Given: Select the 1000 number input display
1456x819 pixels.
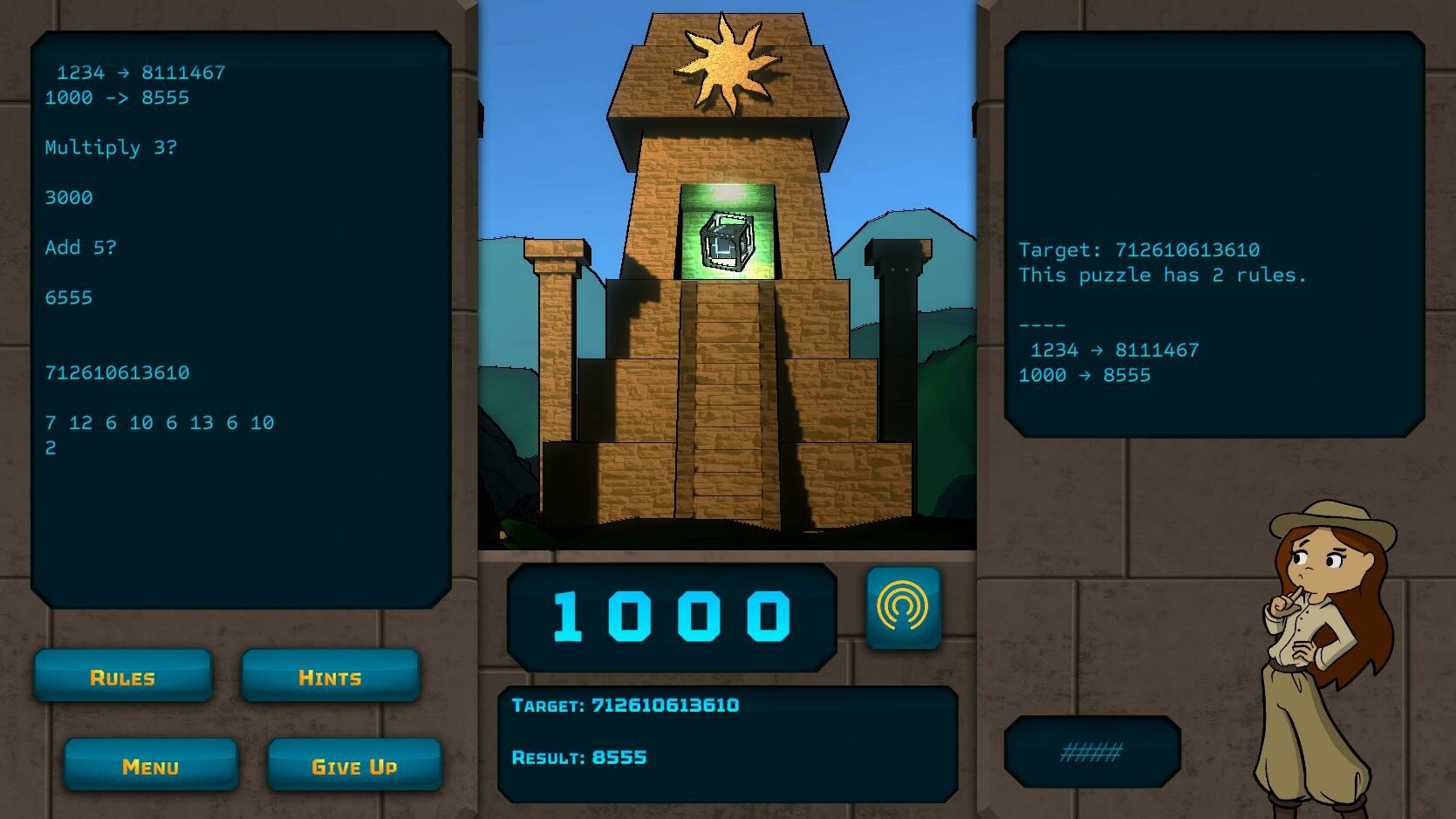Looking at the screenshot, I should coord(672,617).
